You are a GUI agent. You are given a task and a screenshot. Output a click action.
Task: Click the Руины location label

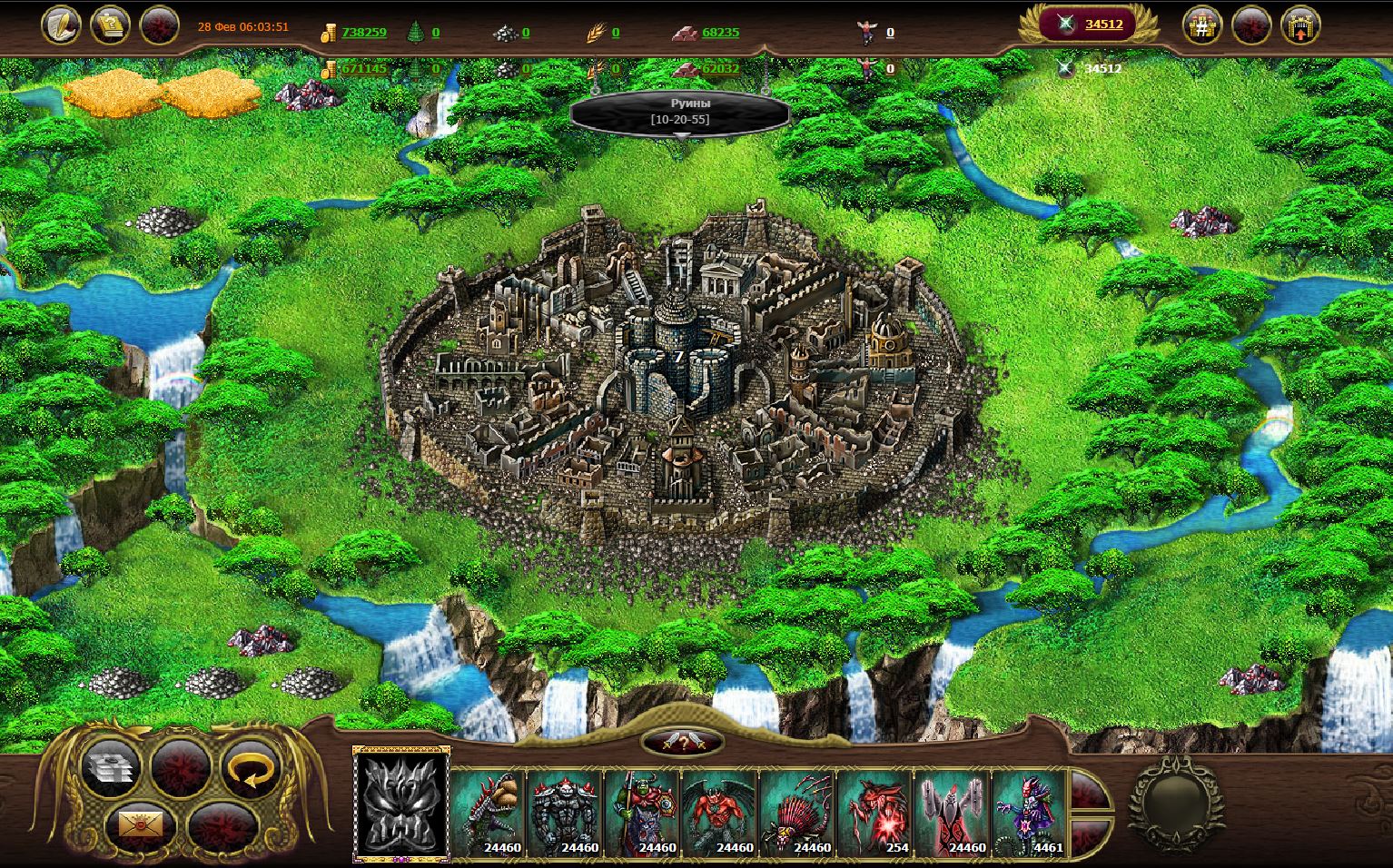[679, 112]
